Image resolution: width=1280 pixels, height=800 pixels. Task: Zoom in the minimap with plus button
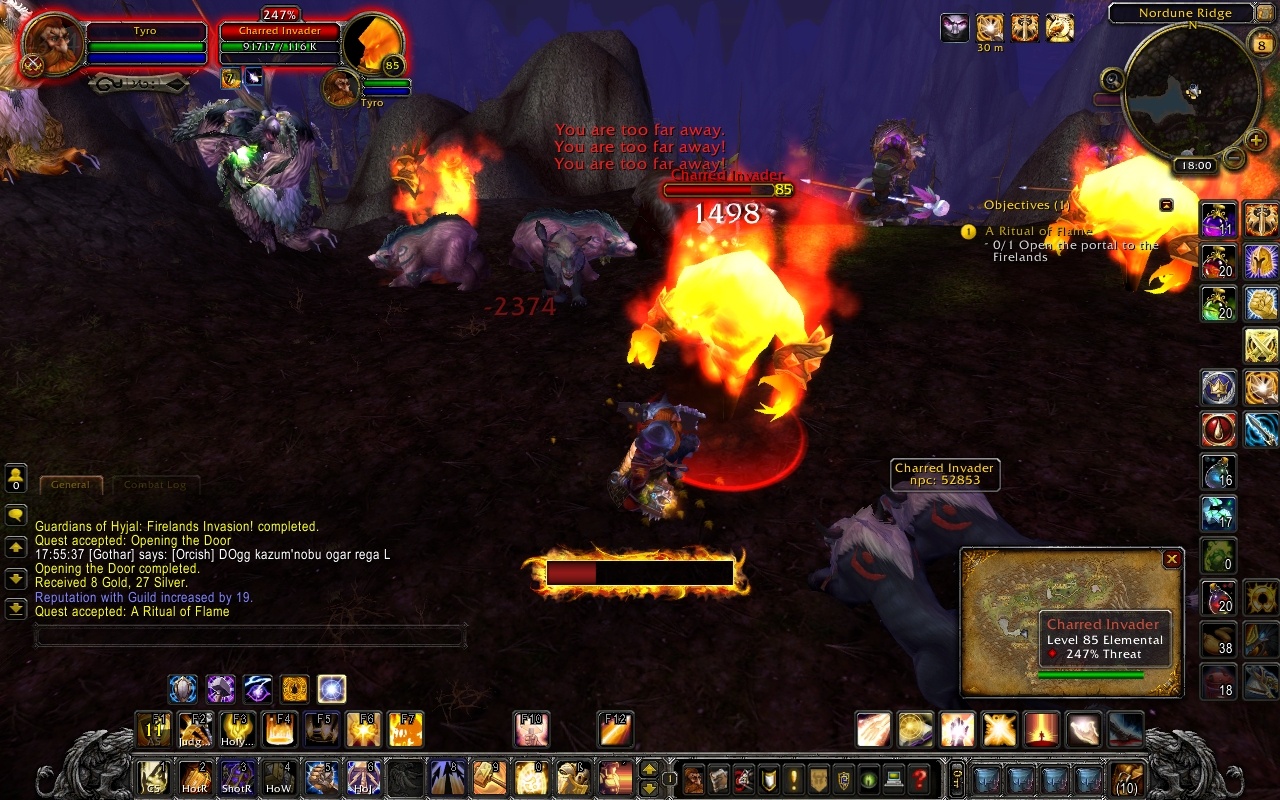1256,140
